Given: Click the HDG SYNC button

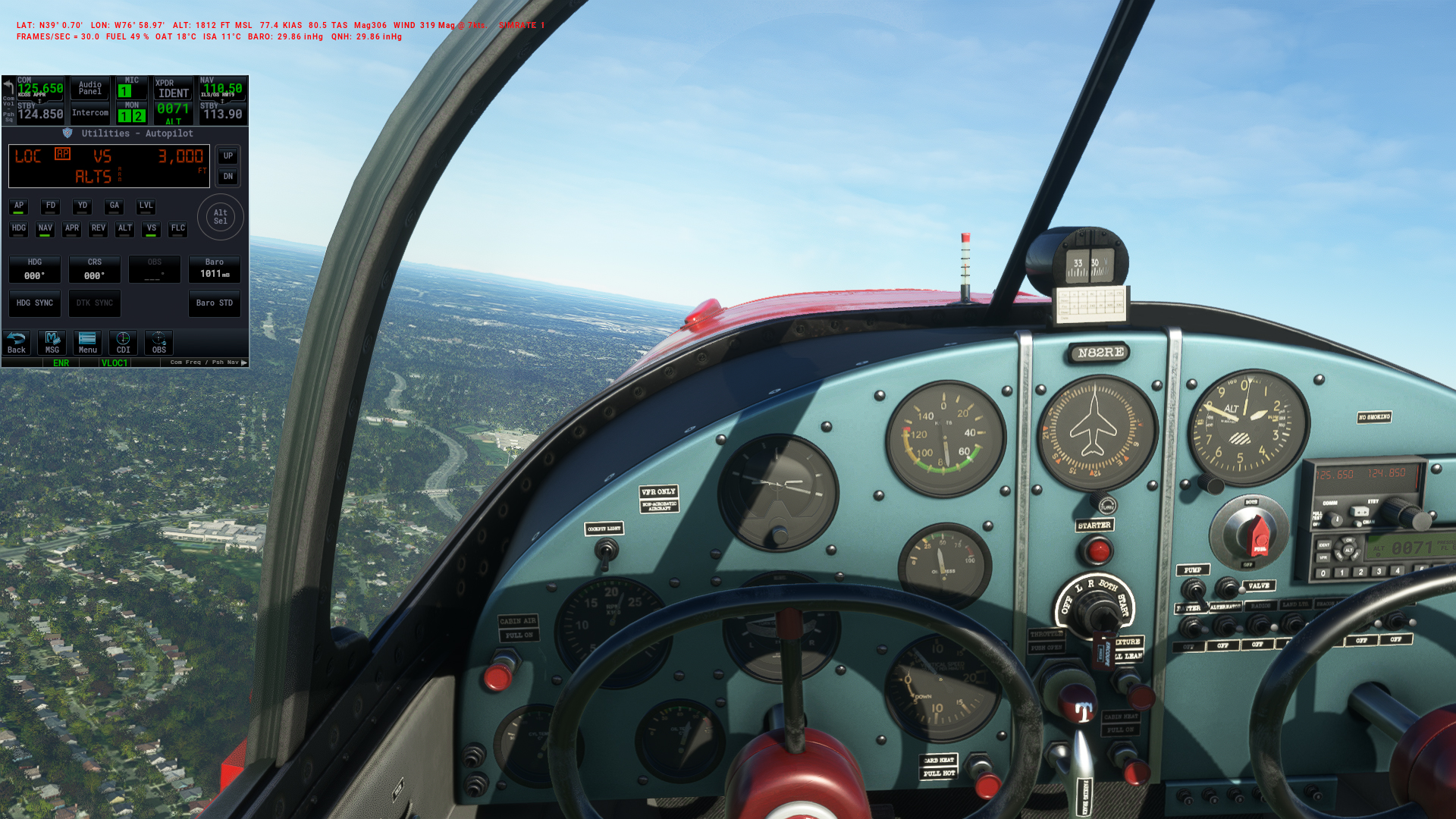Looking at the screenshot, I should (x=35, y=303).
